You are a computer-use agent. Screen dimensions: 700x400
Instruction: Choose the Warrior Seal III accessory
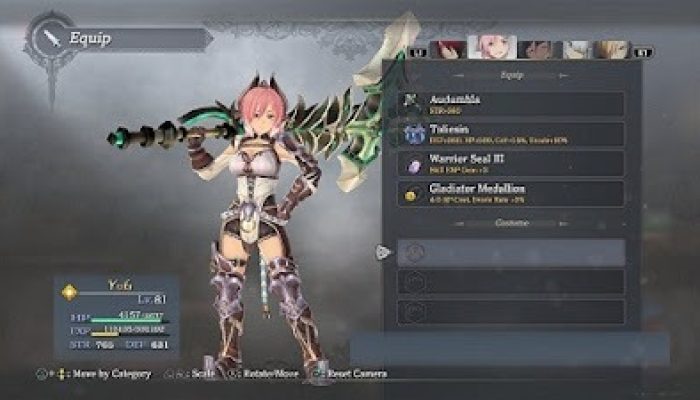511,163
